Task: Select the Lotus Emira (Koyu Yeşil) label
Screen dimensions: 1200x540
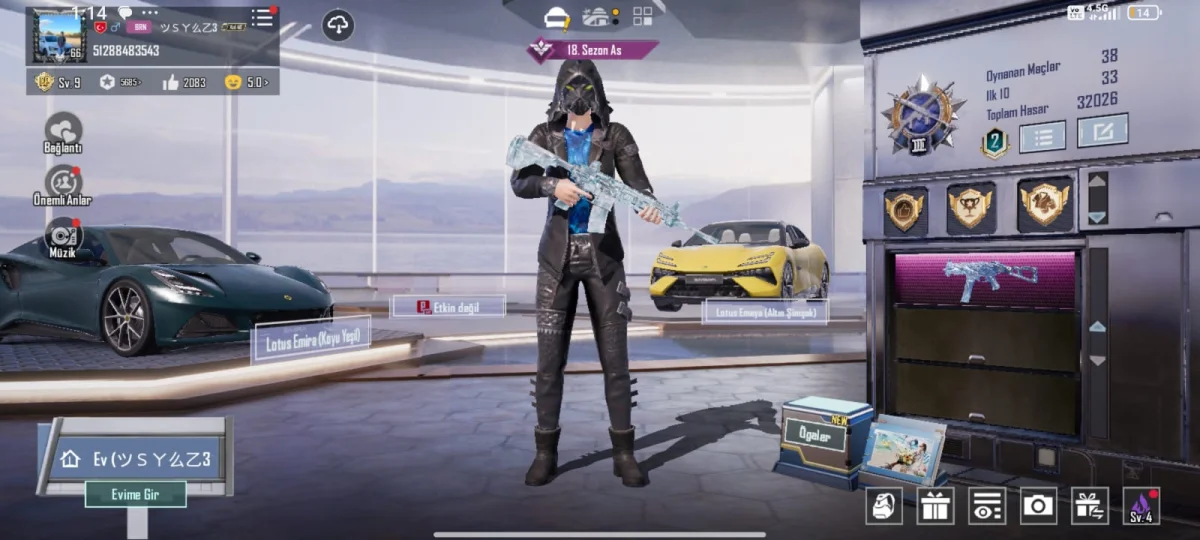Action: 311,340
